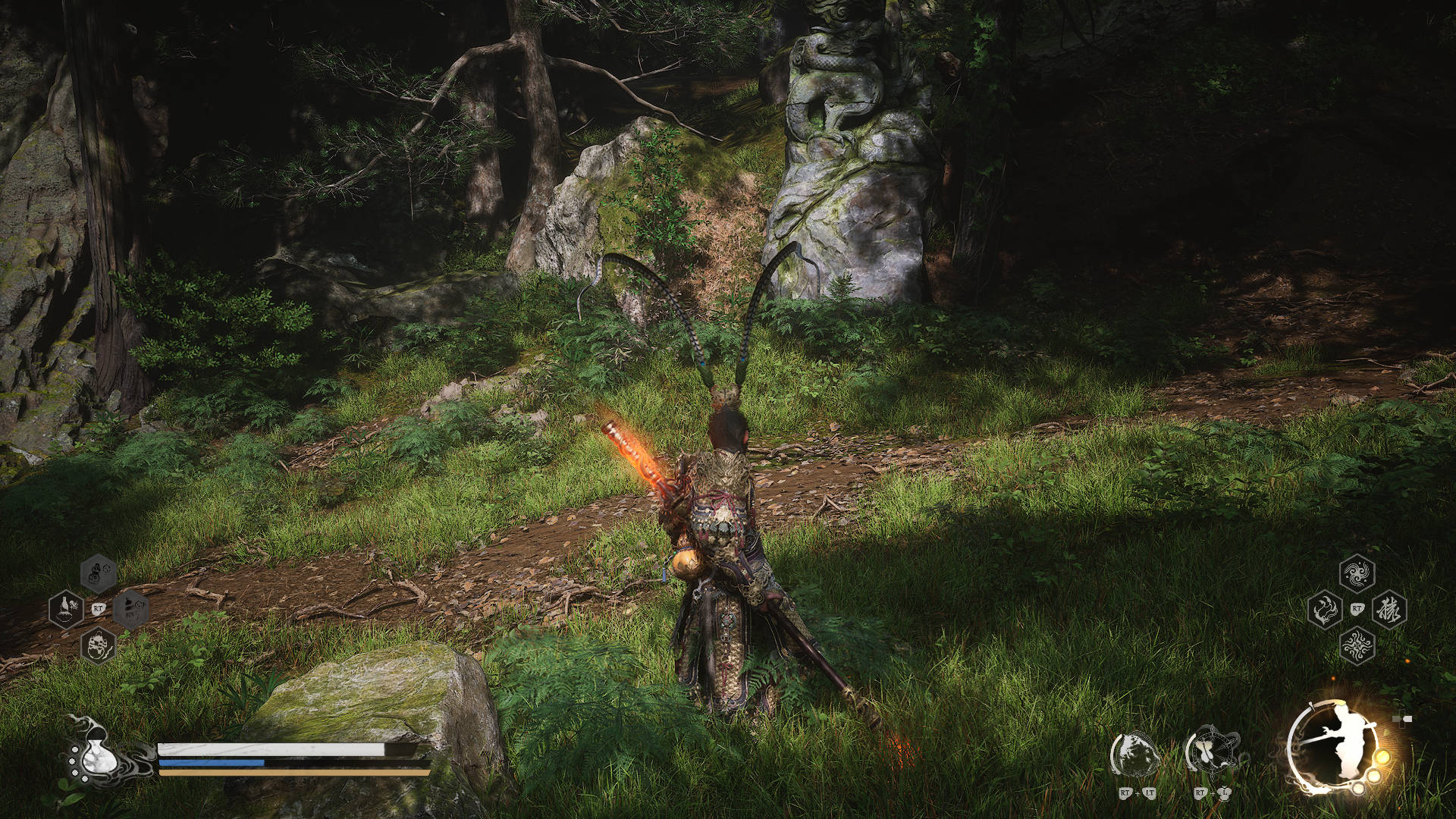
Task: Use the bottle and bowl item slot
Action: tap(66, 609)
